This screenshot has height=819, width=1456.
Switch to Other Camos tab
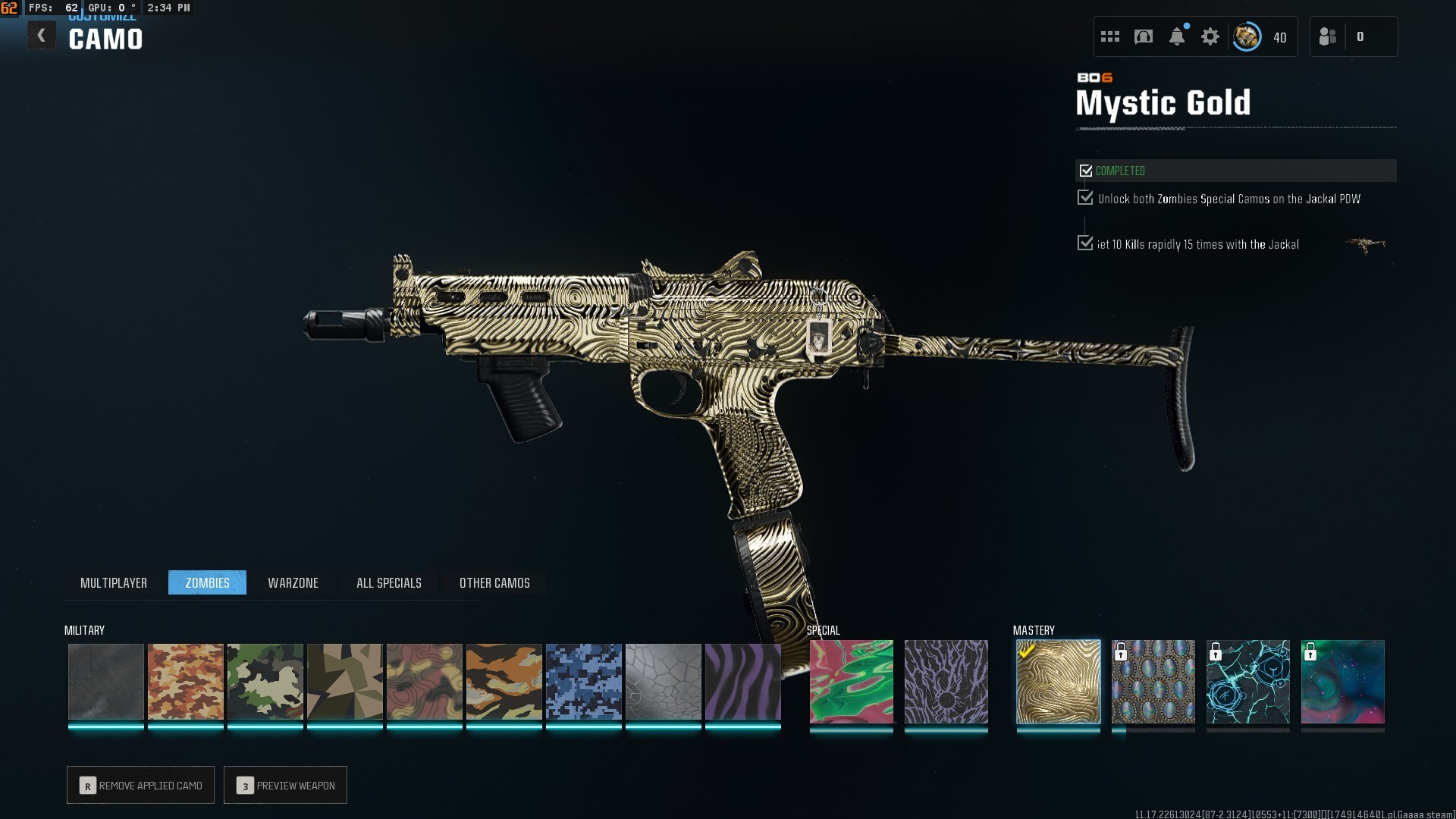point(494,582)
